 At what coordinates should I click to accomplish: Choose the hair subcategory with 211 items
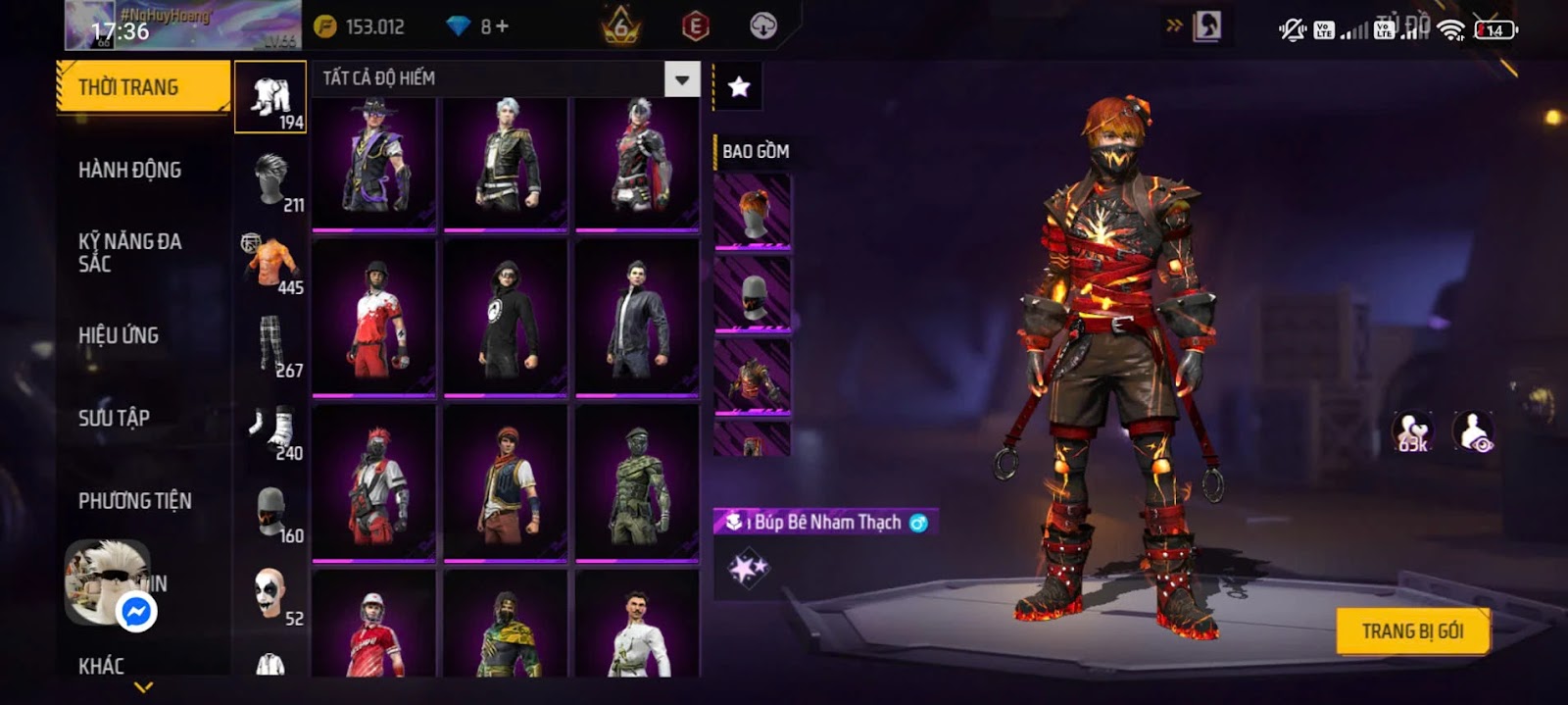coord(270,180)
